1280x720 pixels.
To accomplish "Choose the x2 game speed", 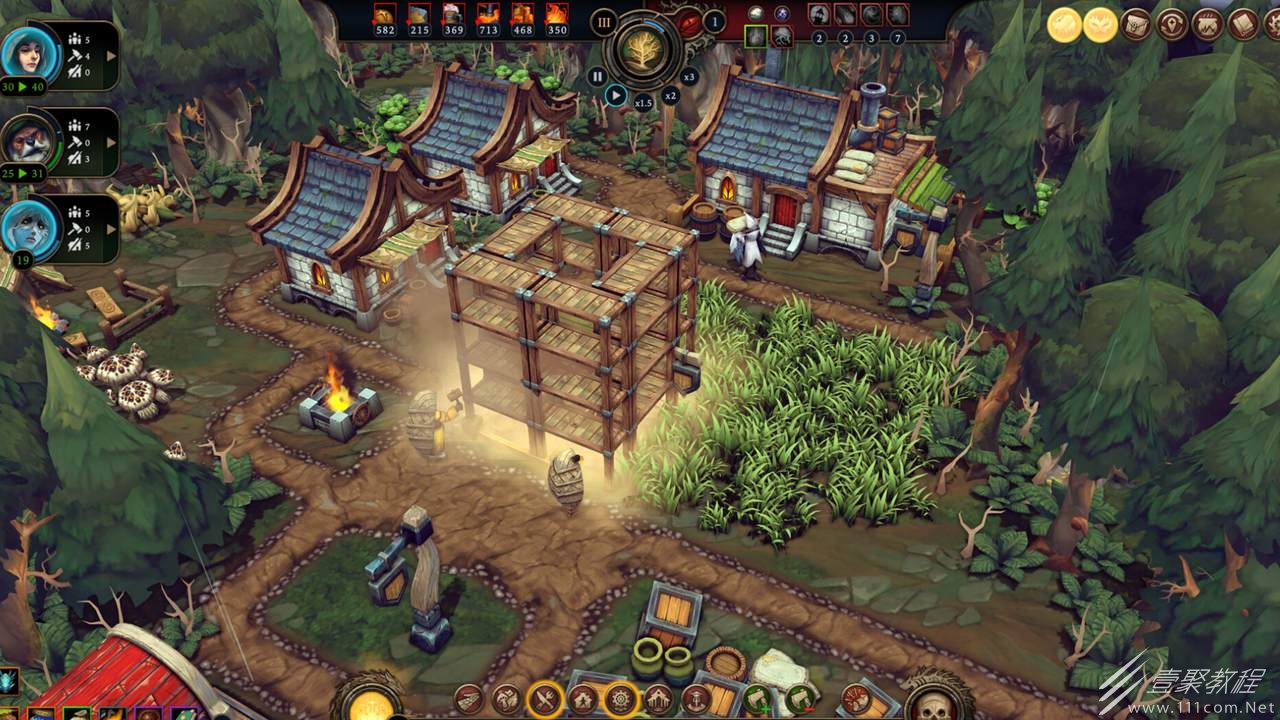I will pyautogui.click(x=670, y=95).
